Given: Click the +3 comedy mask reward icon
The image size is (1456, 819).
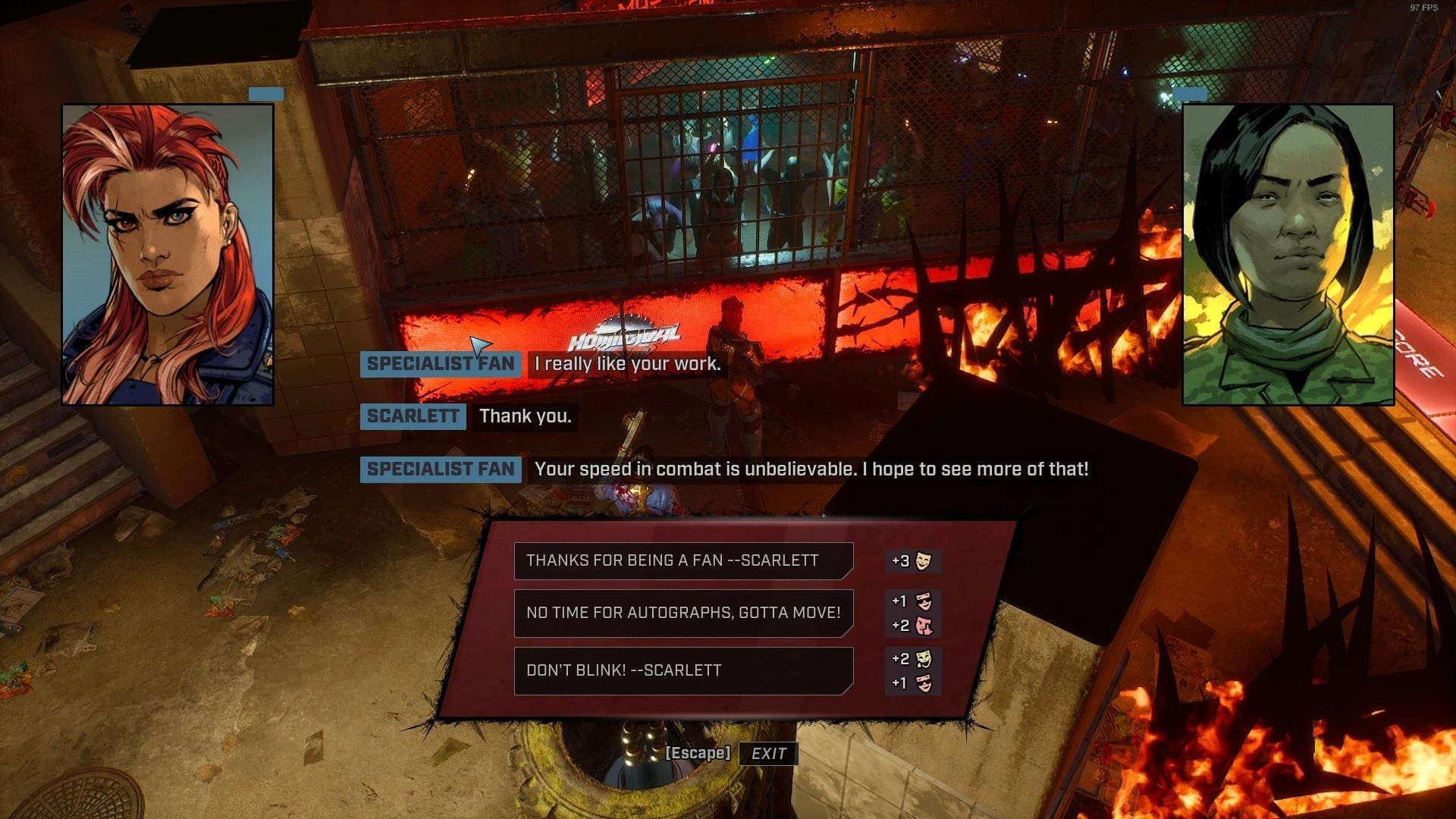Looking at the screenshot, I should coord(924,561).
